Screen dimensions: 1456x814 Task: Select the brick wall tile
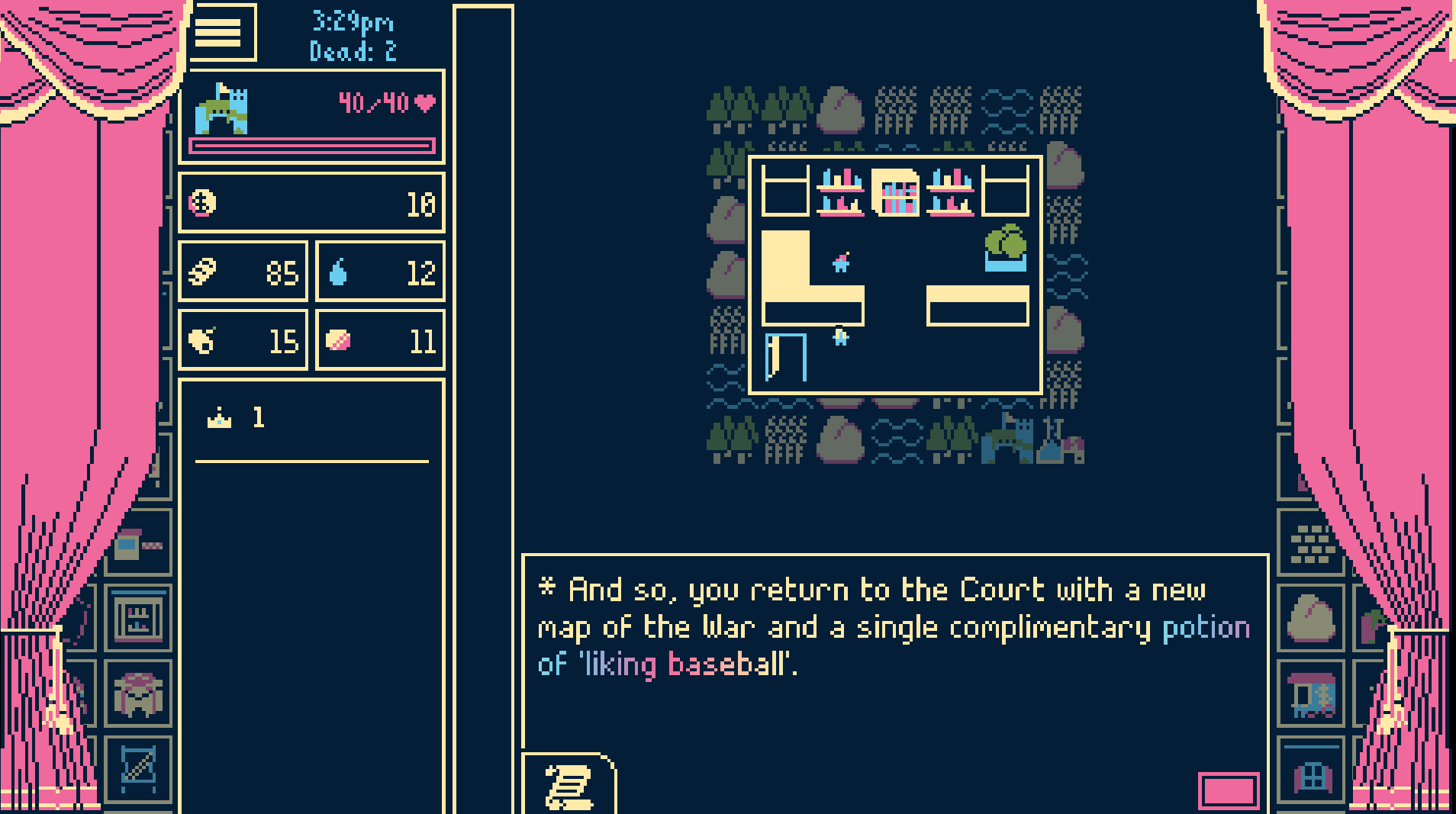click(1312, 543)
